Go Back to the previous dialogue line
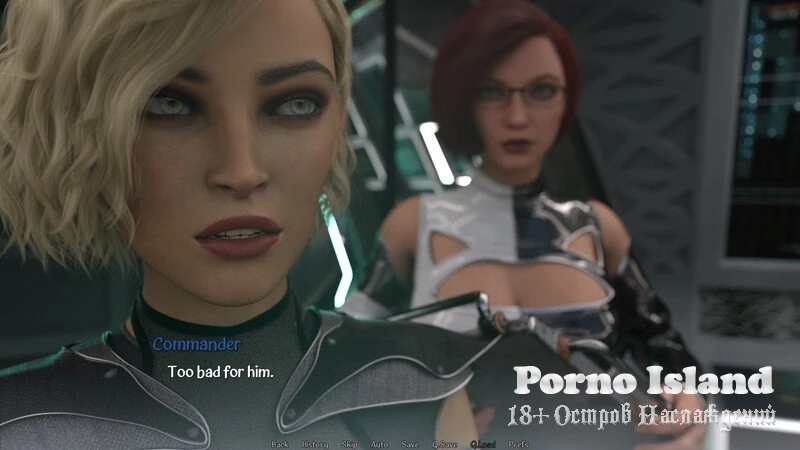Image resolution: width=800 pixels, height=450 pixels. pyautogui.click(x=280, y=443)
